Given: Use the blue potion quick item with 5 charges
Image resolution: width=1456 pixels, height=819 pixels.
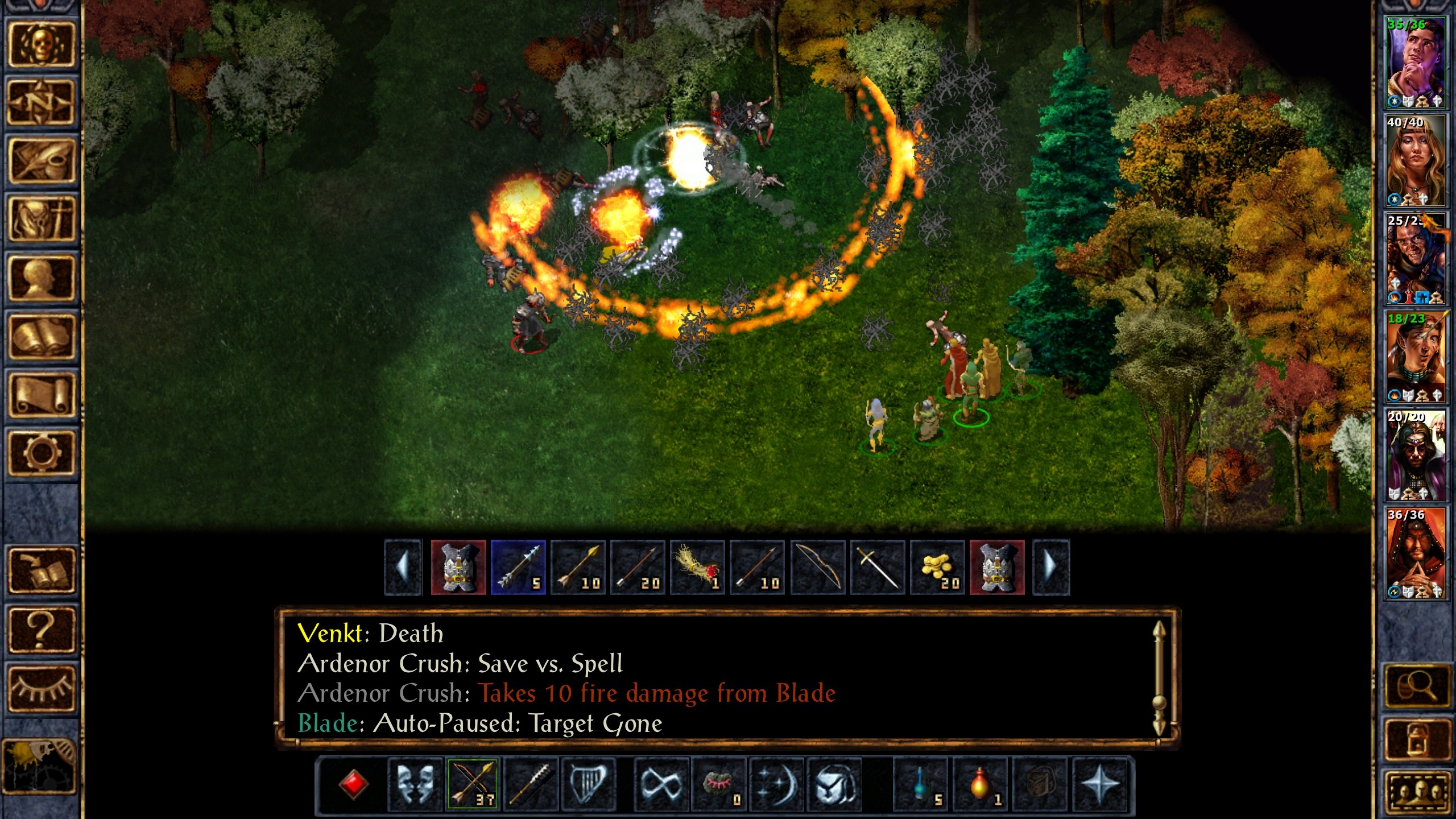Looking at the screenshot, I should point(921,784).
